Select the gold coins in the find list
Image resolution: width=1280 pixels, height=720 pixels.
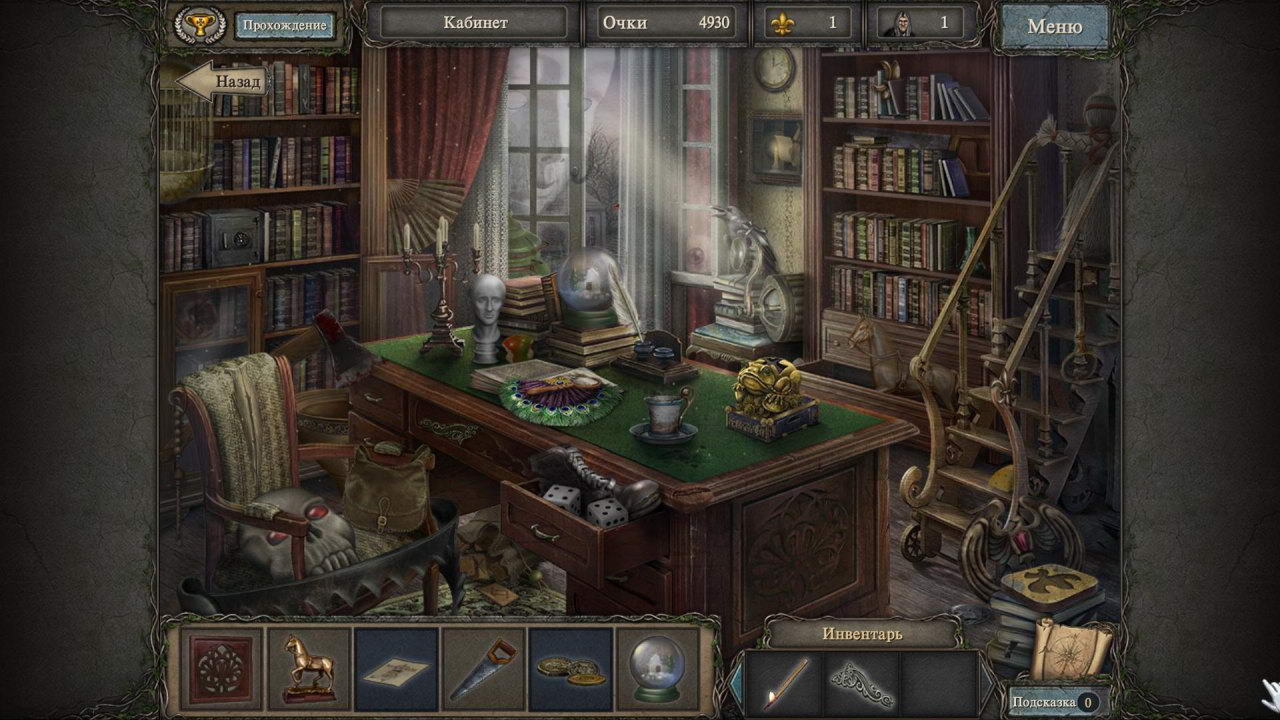pyautogui.click(x=570, y=668)
